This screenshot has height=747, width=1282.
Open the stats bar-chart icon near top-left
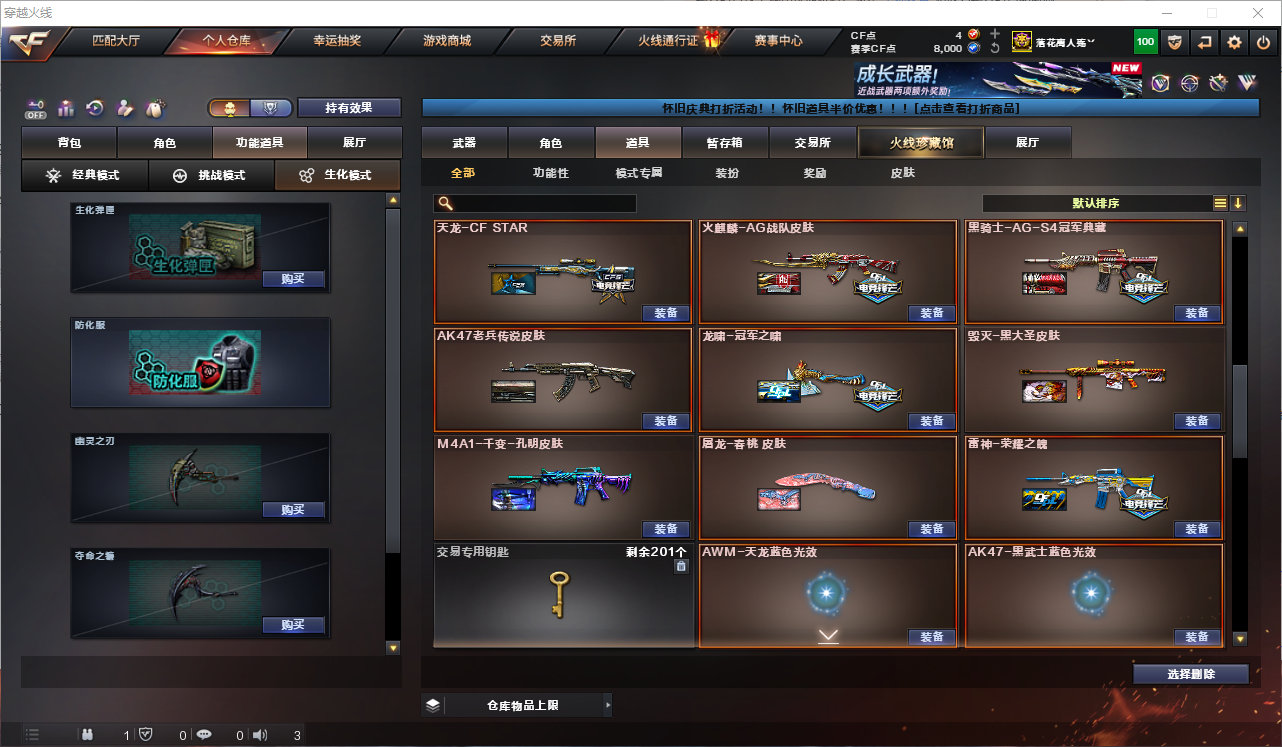(x=66, y=108)
